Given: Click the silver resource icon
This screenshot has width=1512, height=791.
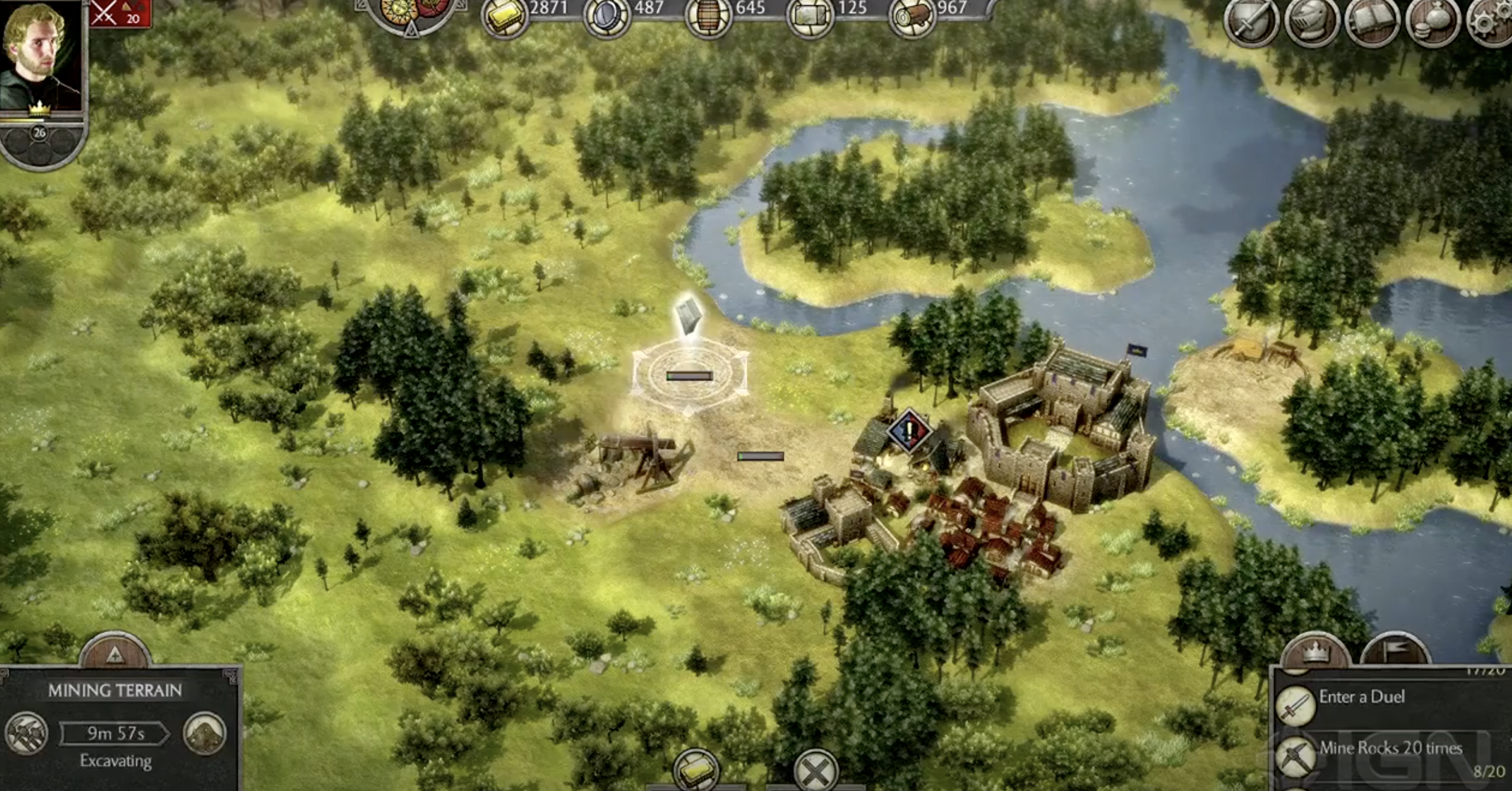Looking at the screenshot, I should 607,16.
